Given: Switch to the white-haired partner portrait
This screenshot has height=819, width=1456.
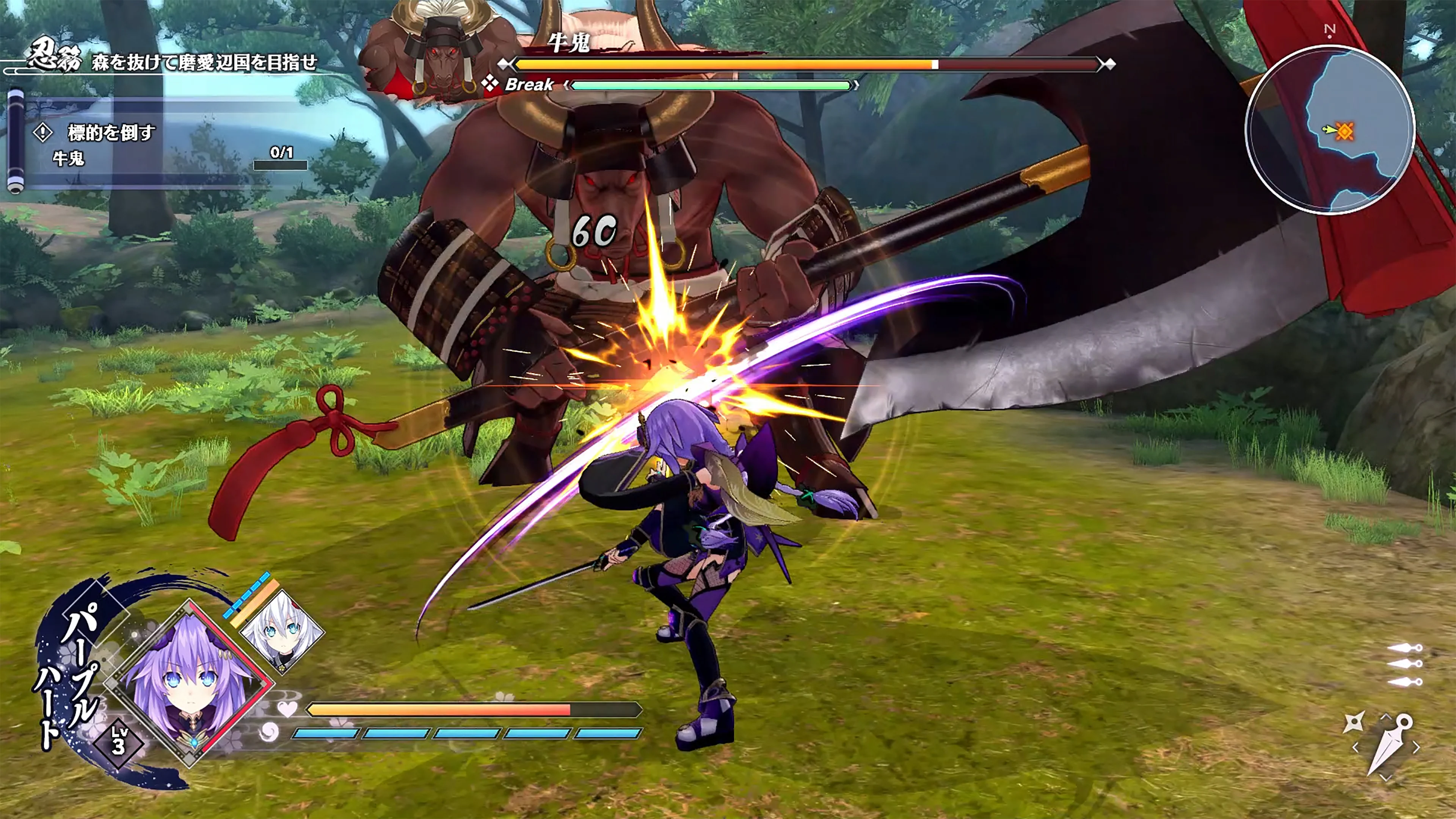Looking at the screenshot, I should coord(281,632).
